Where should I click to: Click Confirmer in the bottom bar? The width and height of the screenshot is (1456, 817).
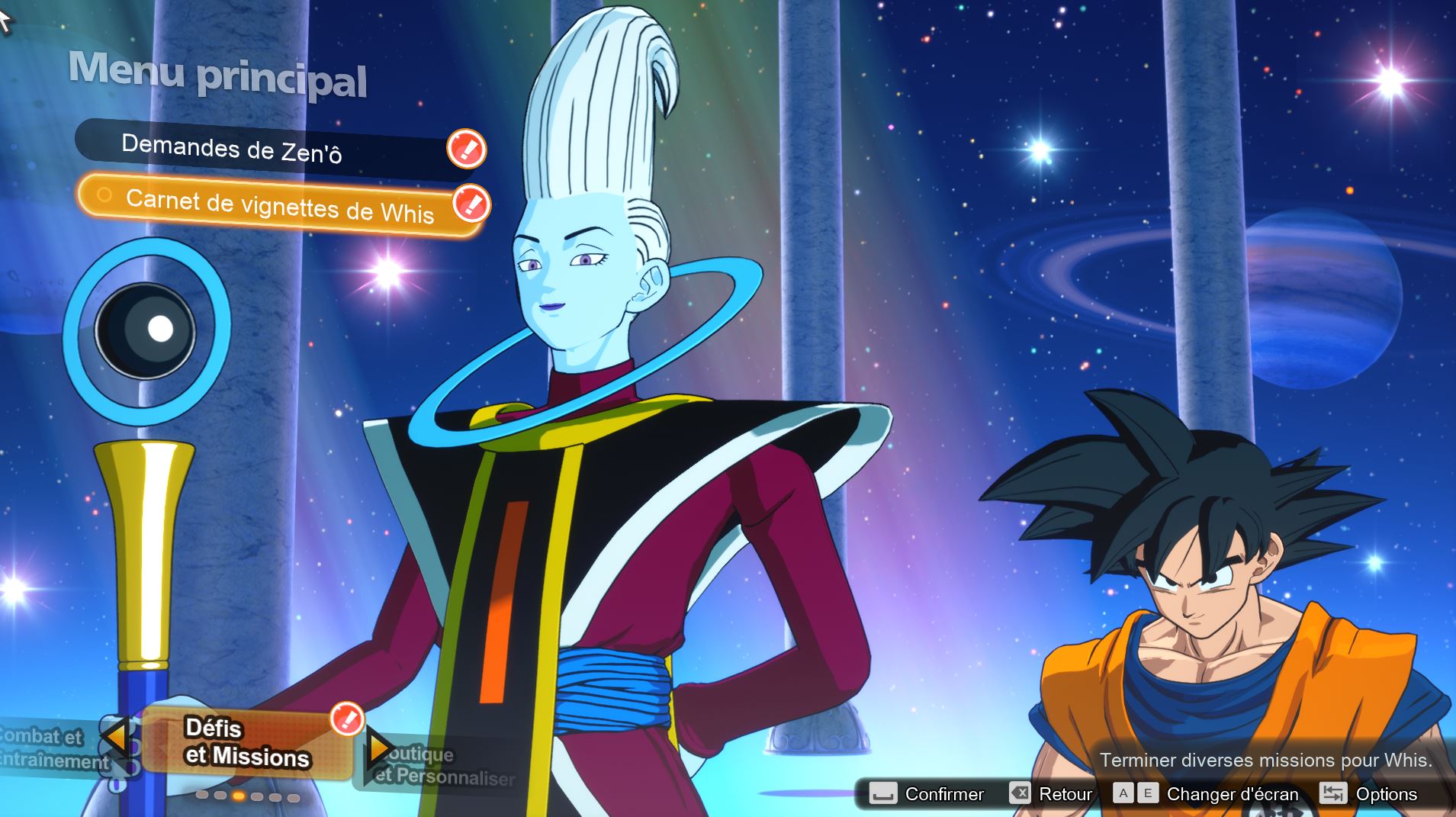tap(943, 794)
